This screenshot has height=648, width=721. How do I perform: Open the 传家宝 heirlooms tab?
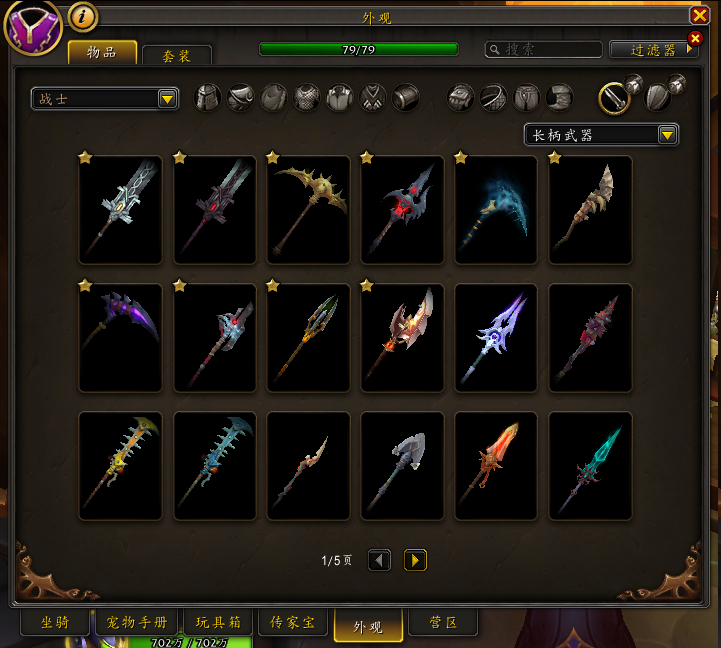(292, 623)
